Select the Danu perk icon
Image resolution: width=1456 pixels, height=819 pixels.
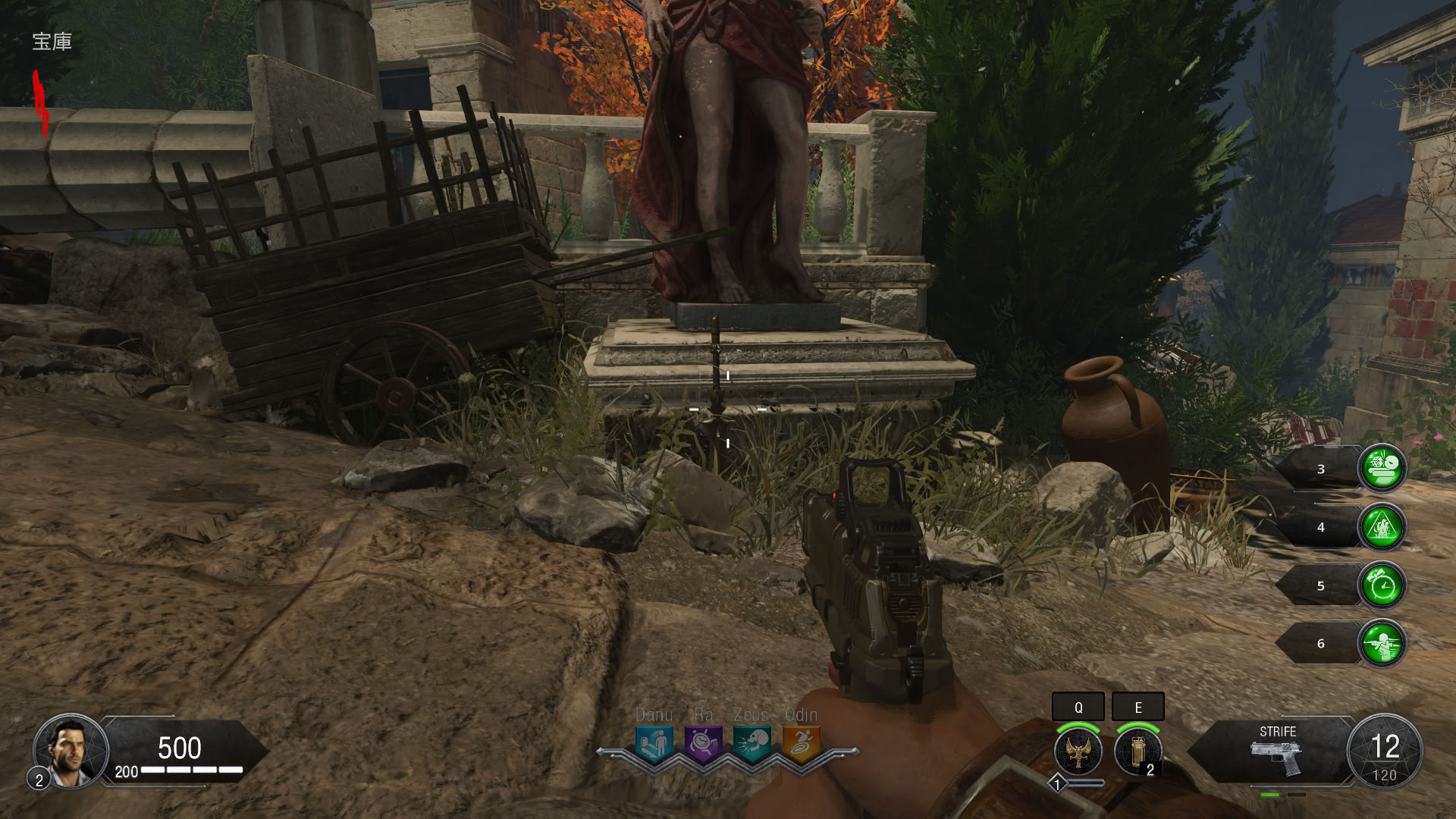(x=654, y=743)
